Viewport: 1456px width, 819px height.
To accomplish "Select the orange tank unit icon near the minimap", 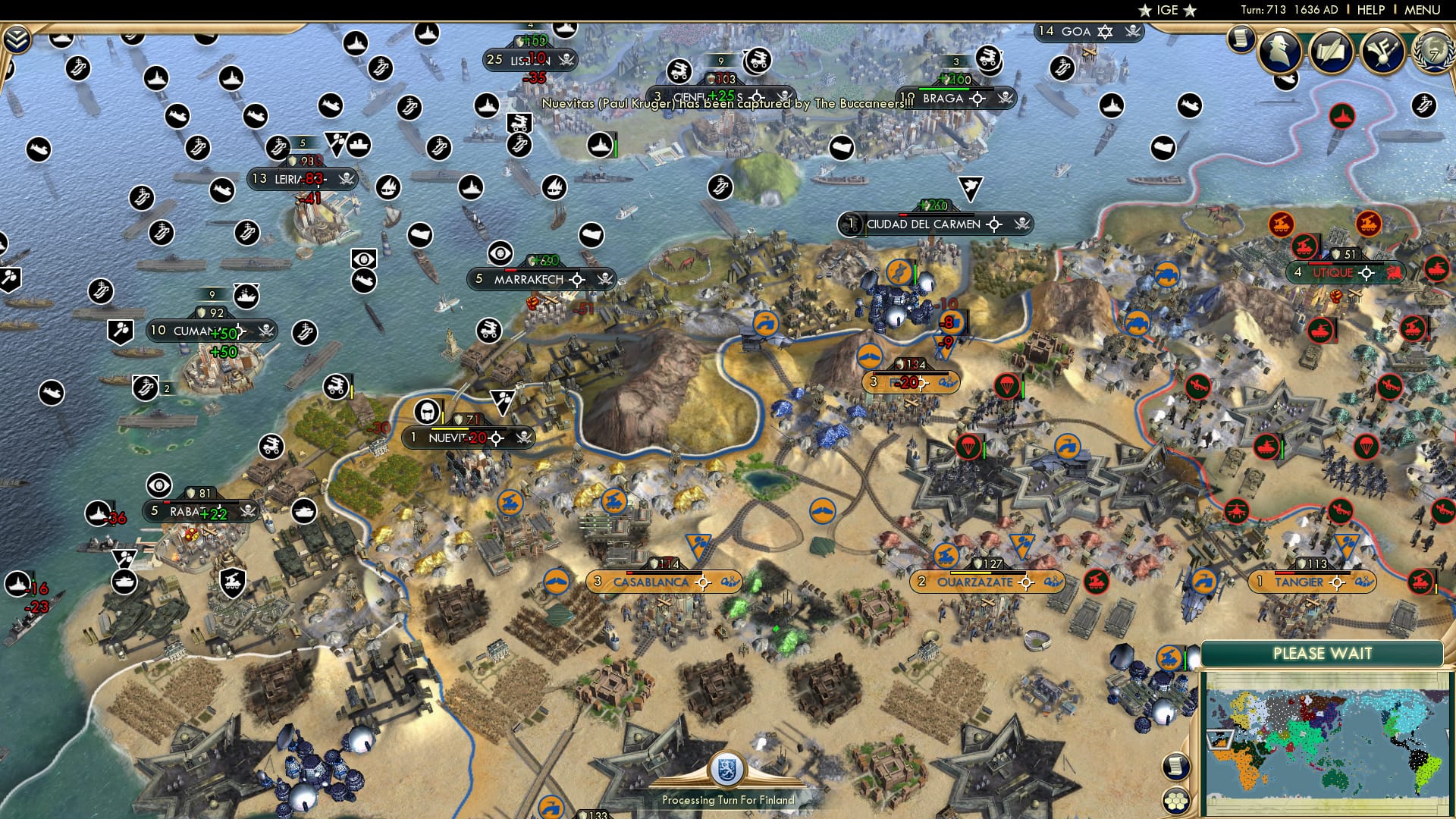I will (1169, 657).
